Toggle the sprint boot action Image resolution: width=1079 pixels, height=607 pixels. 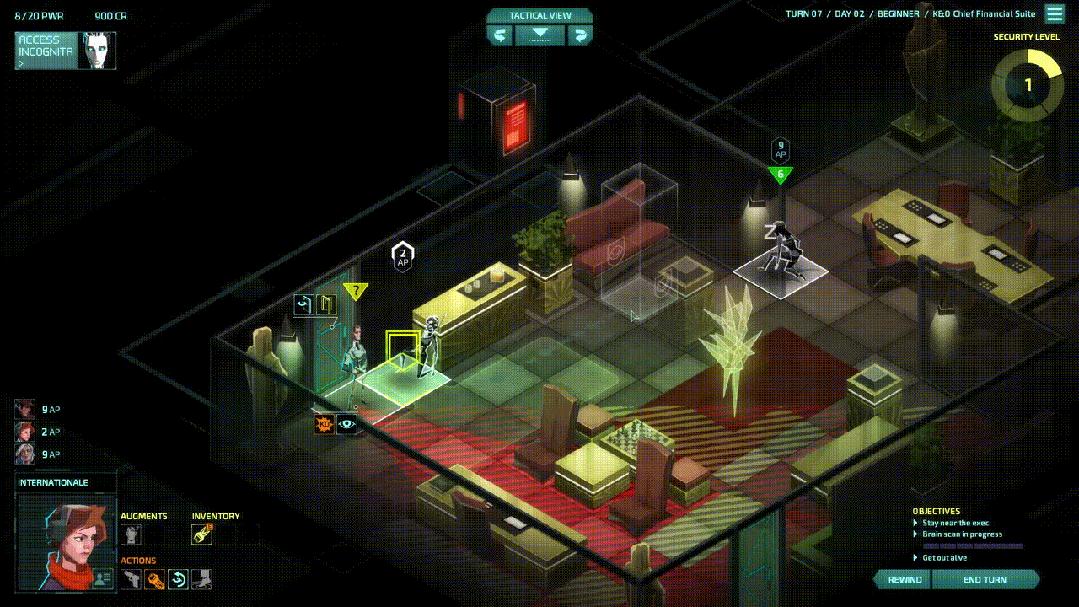point(201,578)
